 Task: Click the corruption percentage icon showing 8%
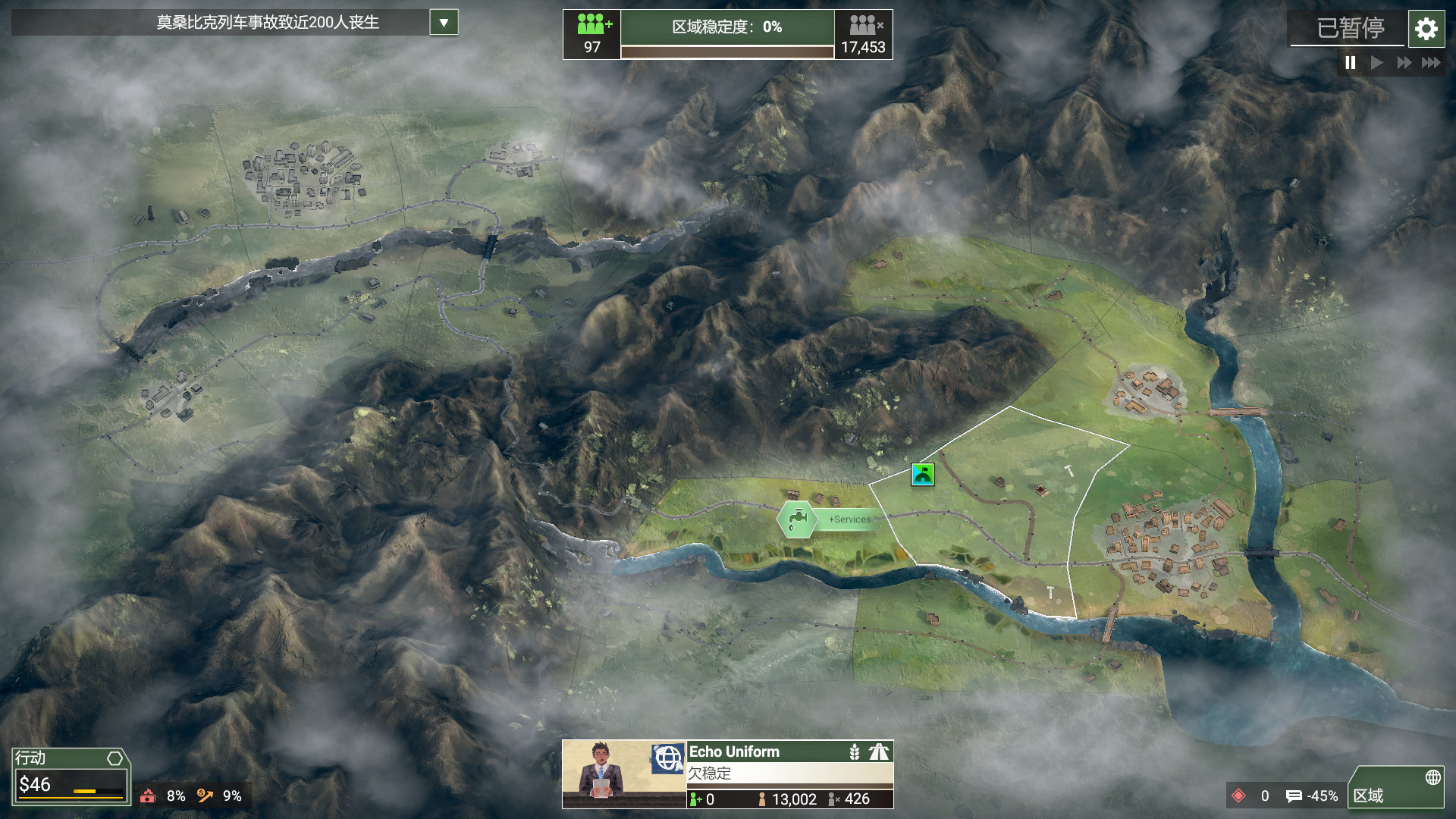149,797
